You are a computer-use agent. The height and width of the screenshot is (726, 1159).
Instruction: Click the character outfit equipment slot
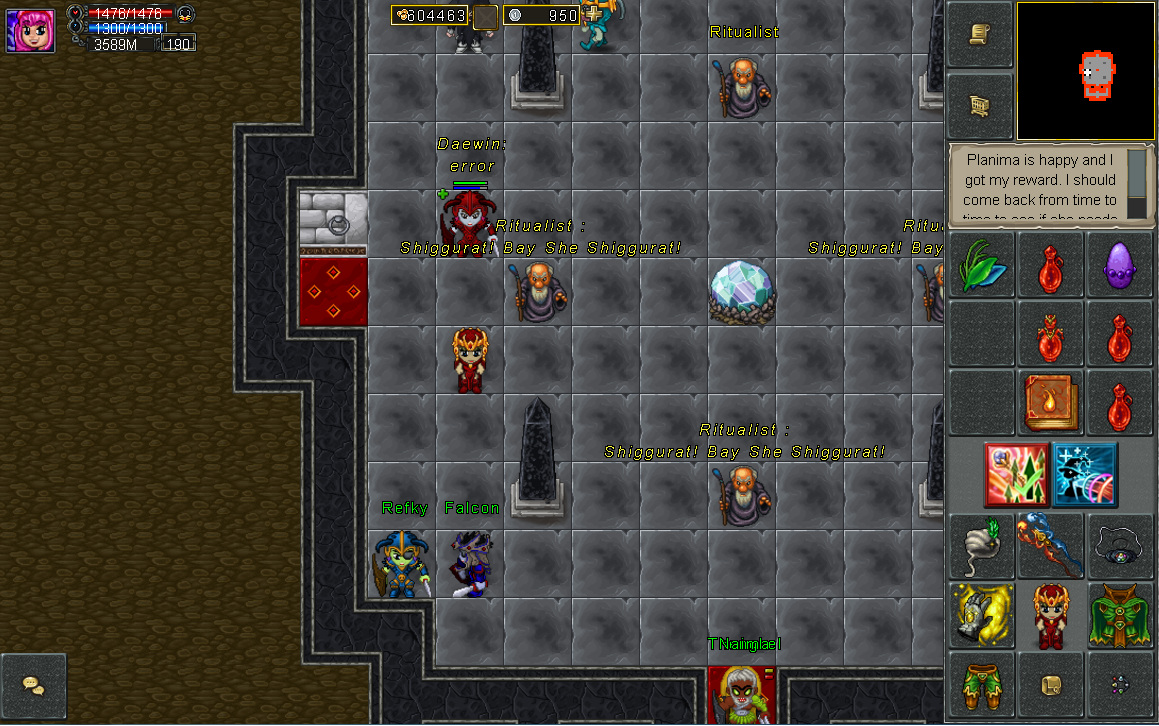1050,614
